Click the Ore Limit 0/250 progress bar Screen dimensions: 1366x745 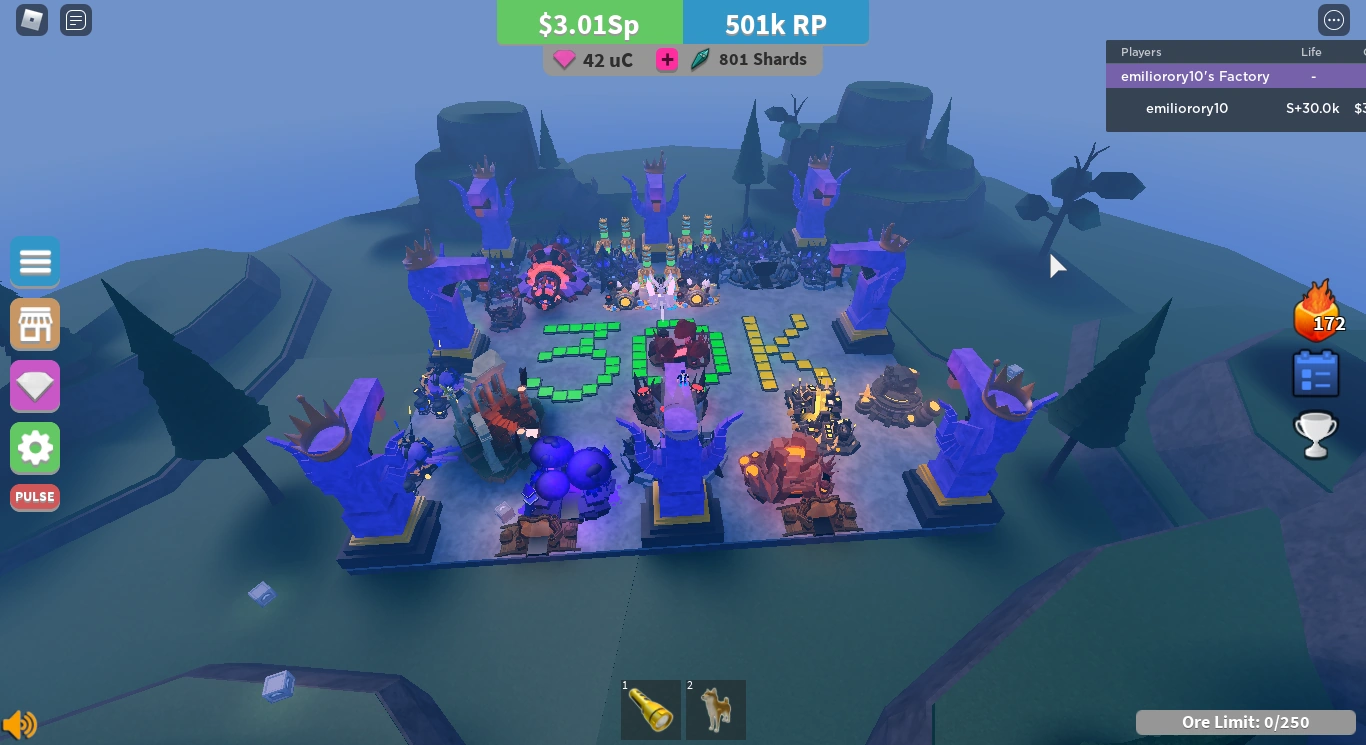click(1245, 722)
